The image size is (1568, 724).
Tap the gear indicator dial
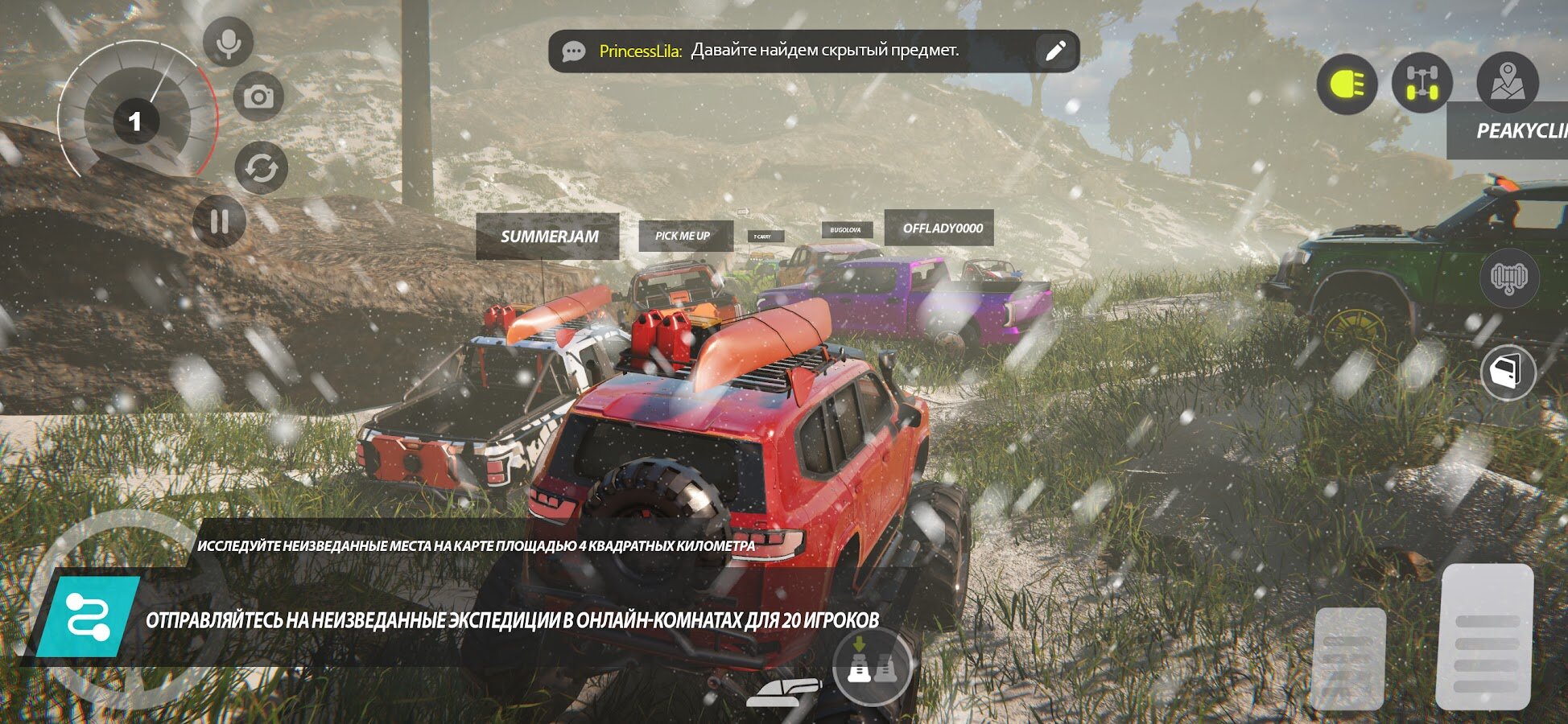tap(135, 121)
